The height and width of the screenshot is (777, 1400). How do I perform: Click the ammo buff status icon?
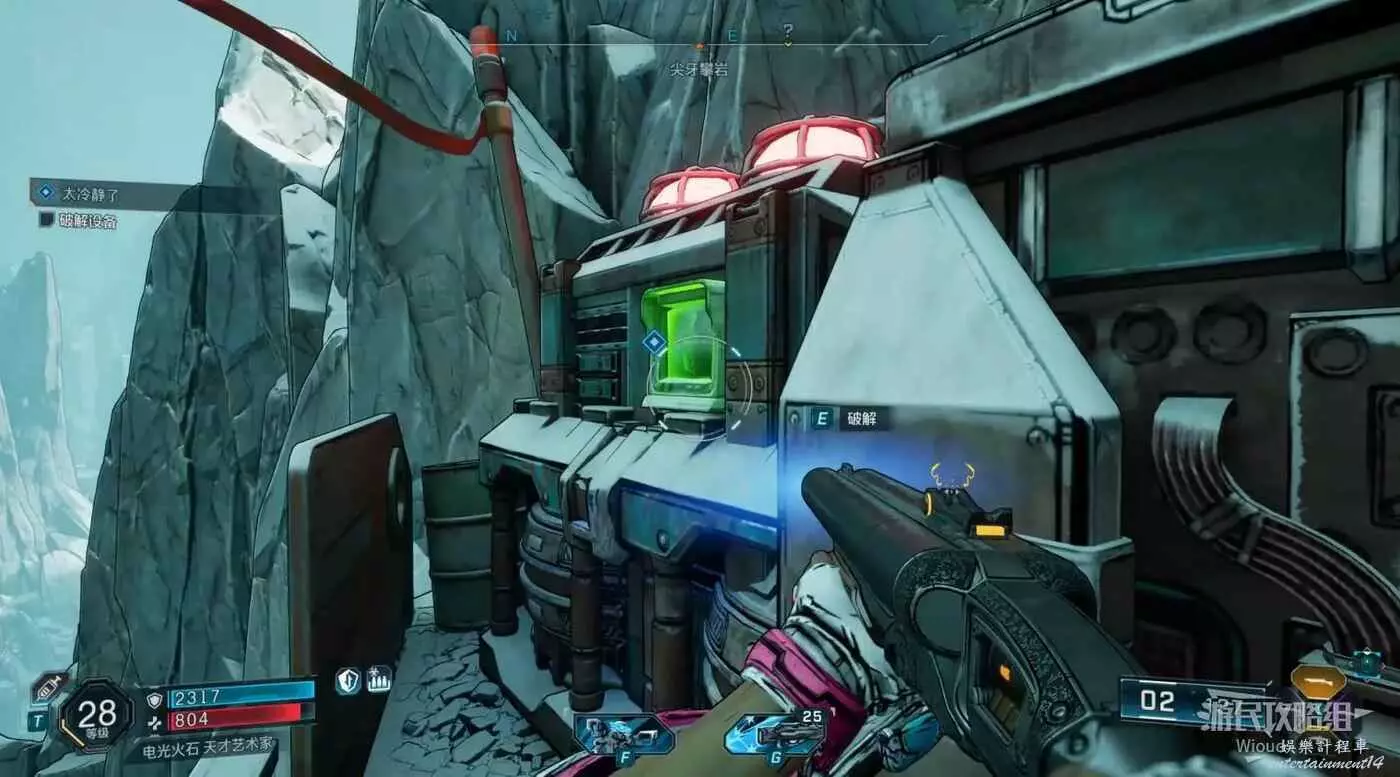379,680
